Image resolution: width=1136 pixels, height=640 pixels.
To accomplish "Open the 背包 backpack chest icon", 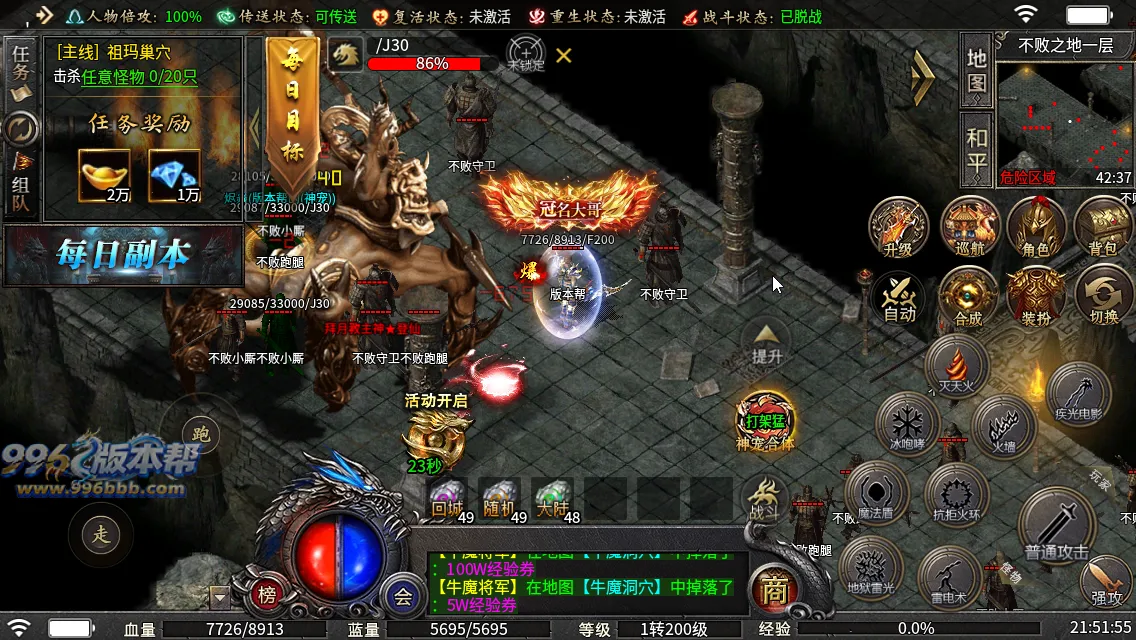I will [1103, 226].
